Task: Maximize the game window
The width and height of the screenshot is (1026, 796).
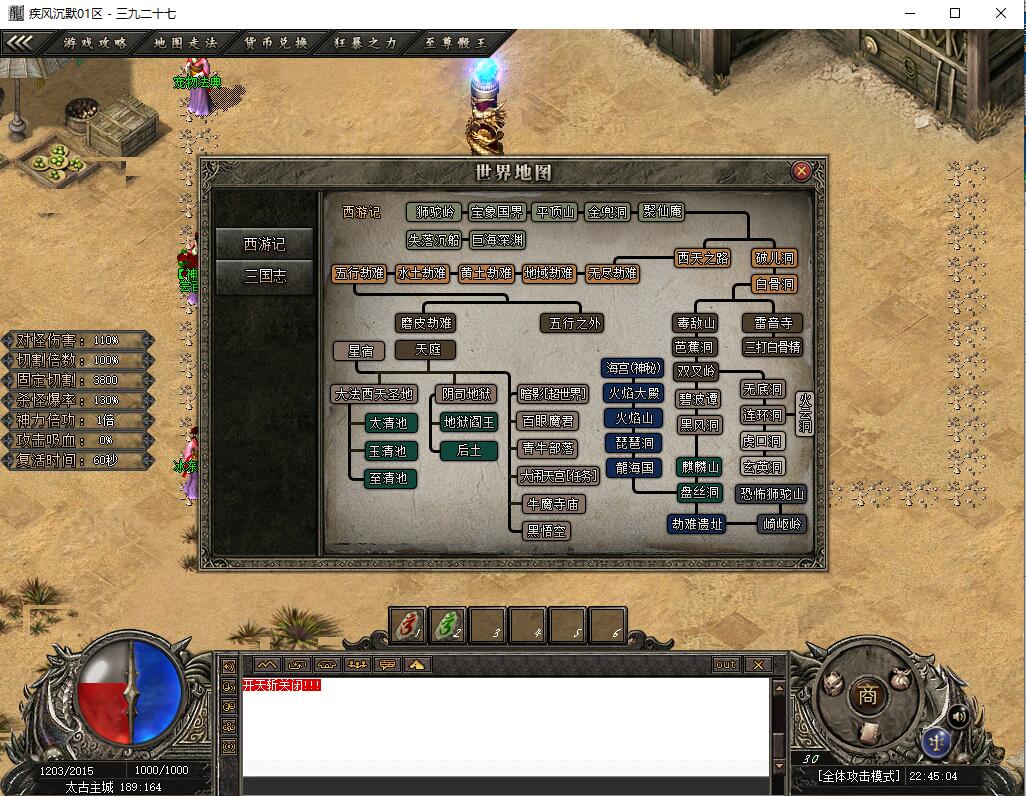Action: [x=955, y=13]
